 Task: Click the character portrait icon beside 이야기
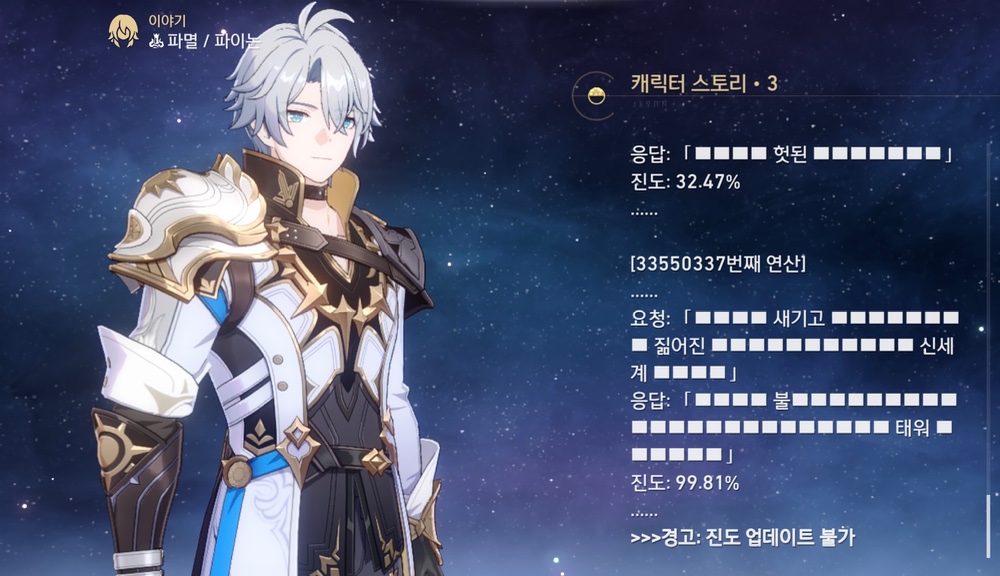point(123,32)
